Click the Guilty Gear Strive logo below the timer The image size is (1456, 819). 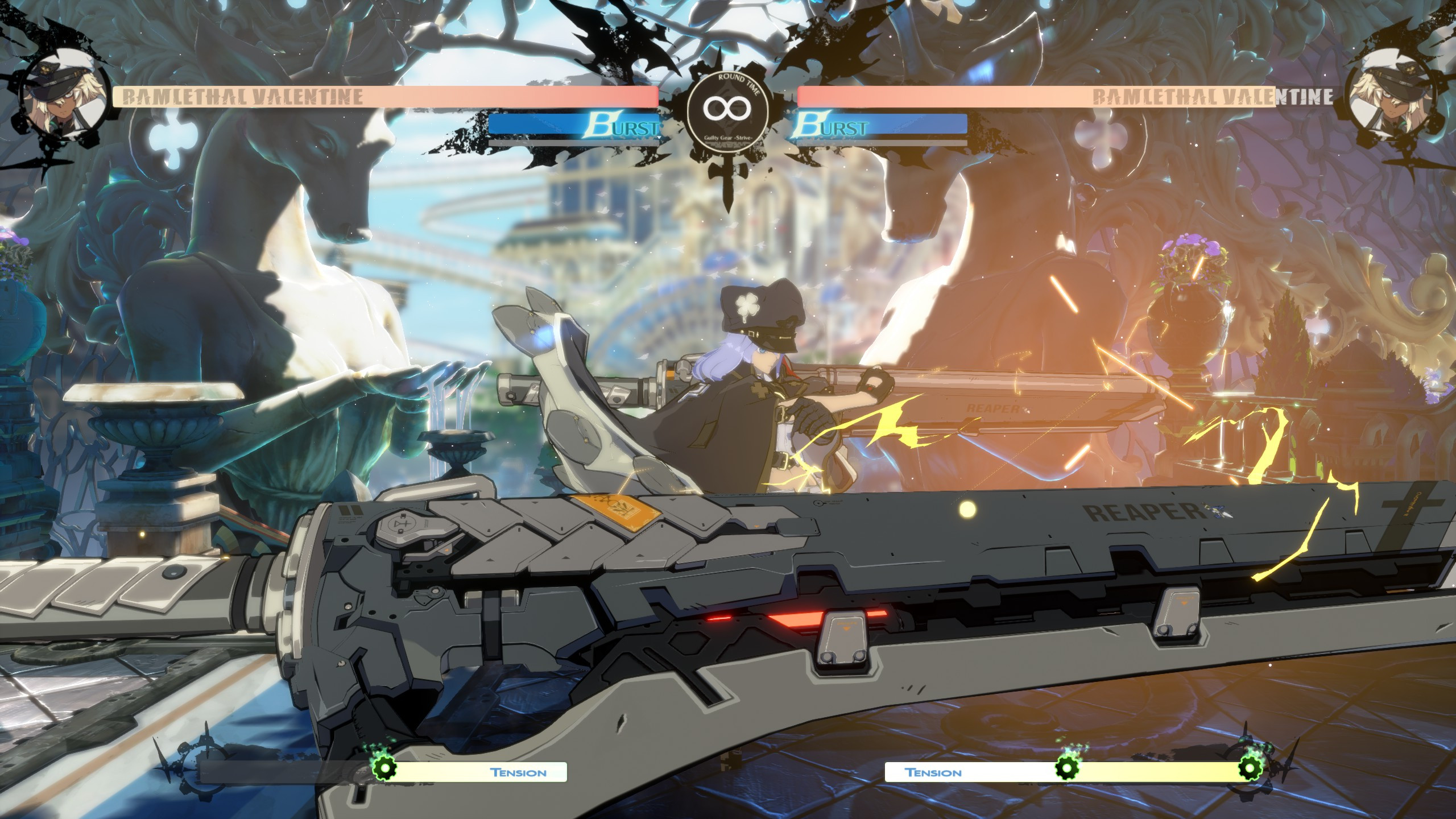pyautogui.click(x=728, y=139)
